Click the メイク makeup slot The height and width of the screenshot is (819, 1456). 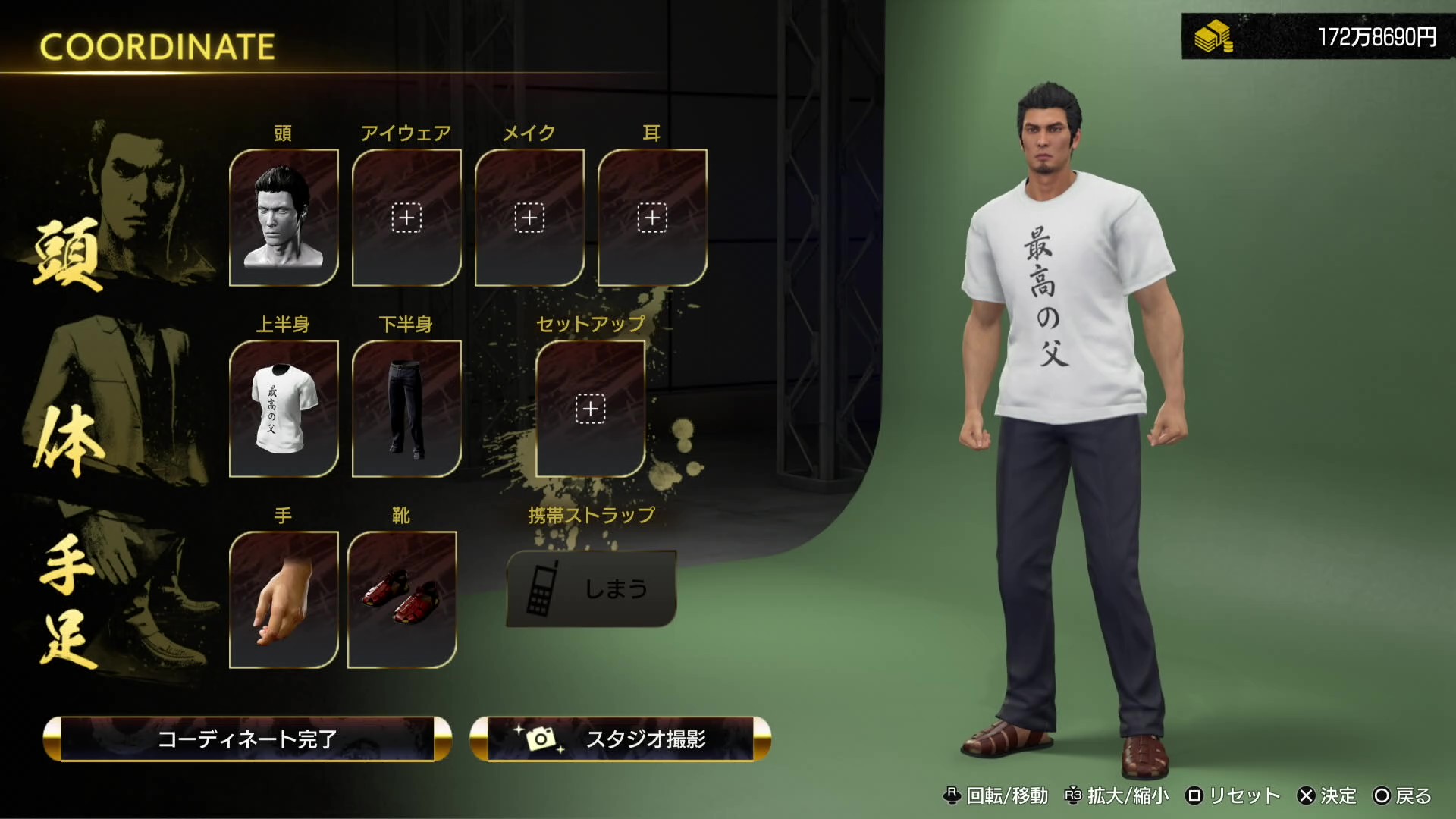tap(529, 218)
